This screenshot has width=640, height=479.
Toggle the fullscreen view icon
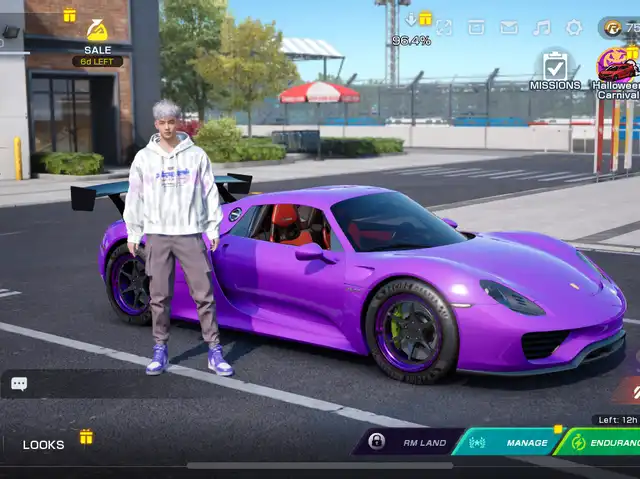pos(444,27)
